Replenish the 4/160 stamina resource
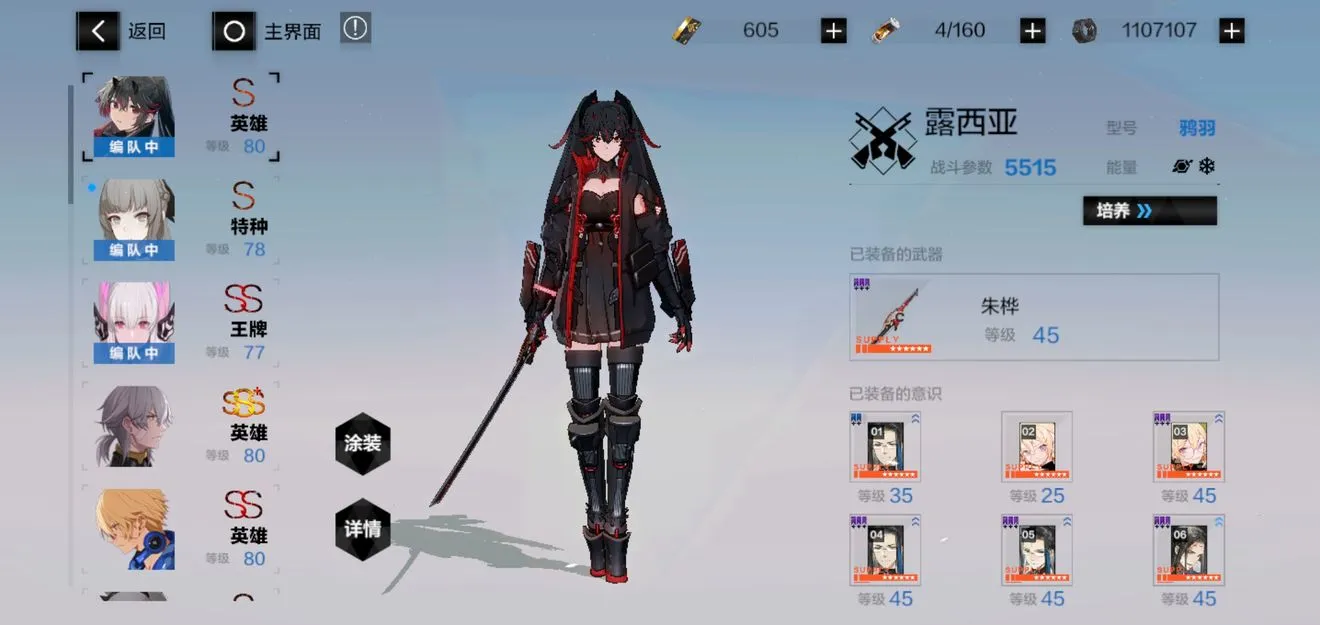 coord(1032,31)
